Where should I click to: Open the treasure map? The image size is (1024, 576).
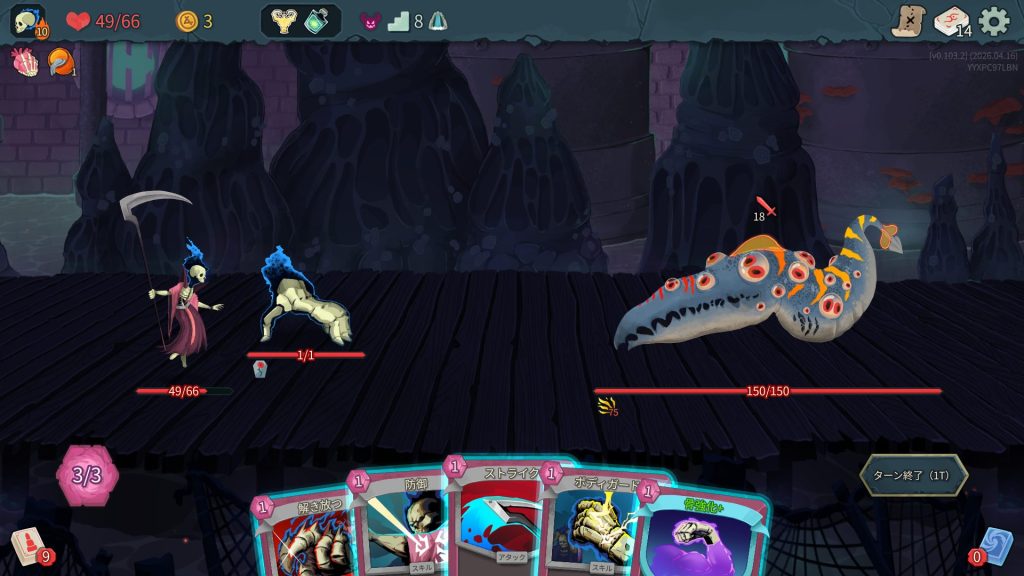click(908, 21)
